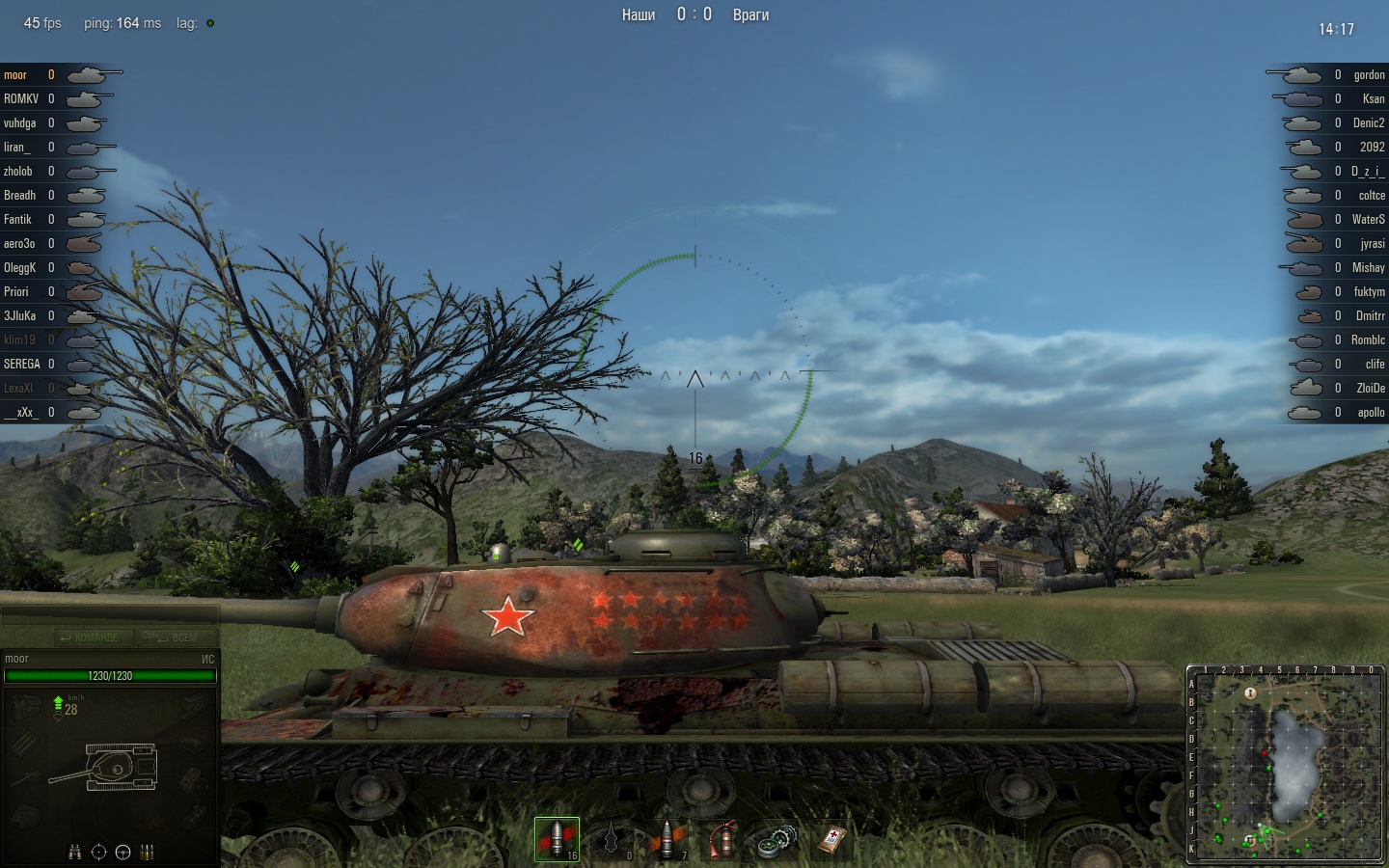Click the battle minimap

coord(1286,763)
